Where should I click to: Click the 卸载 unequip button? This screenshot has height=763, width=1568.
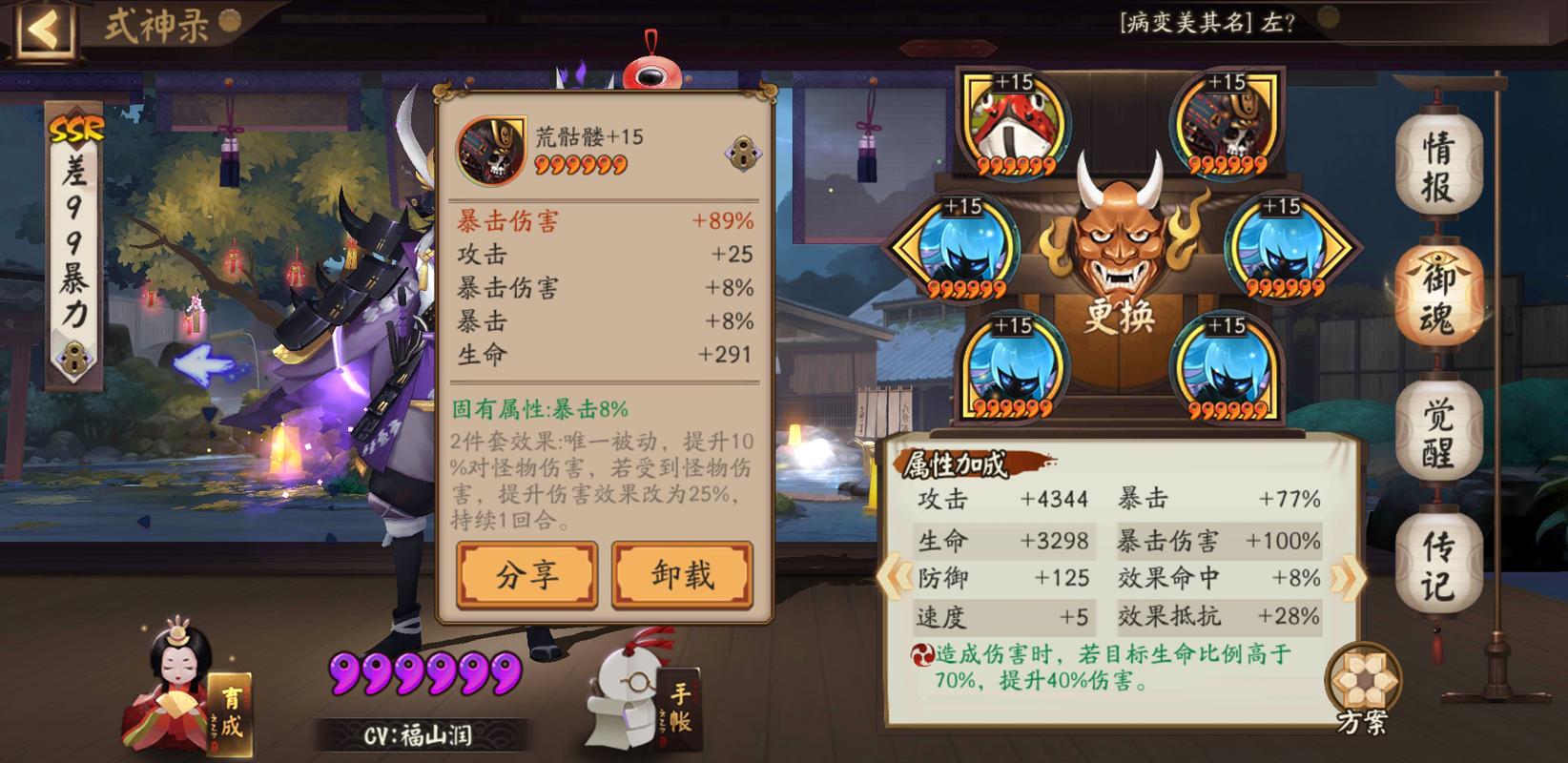click(682, 572)
